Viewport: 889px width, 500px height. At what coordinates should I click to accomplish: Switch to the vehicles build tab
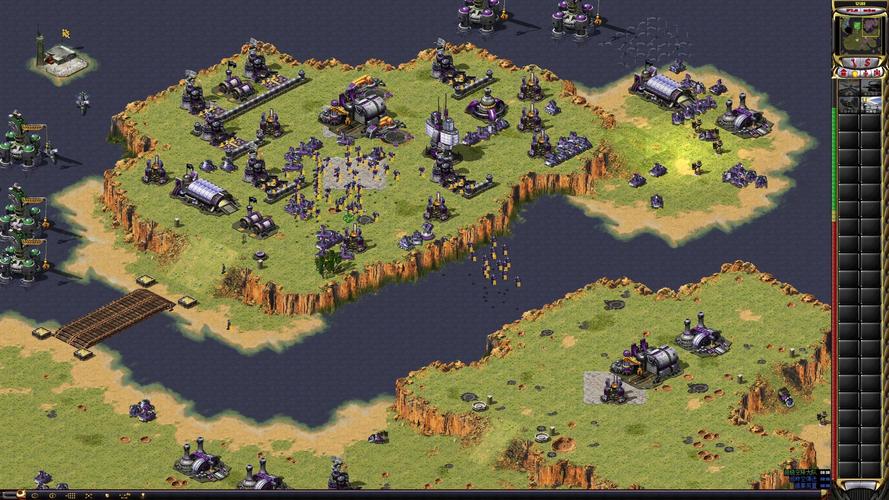[877, 73]
